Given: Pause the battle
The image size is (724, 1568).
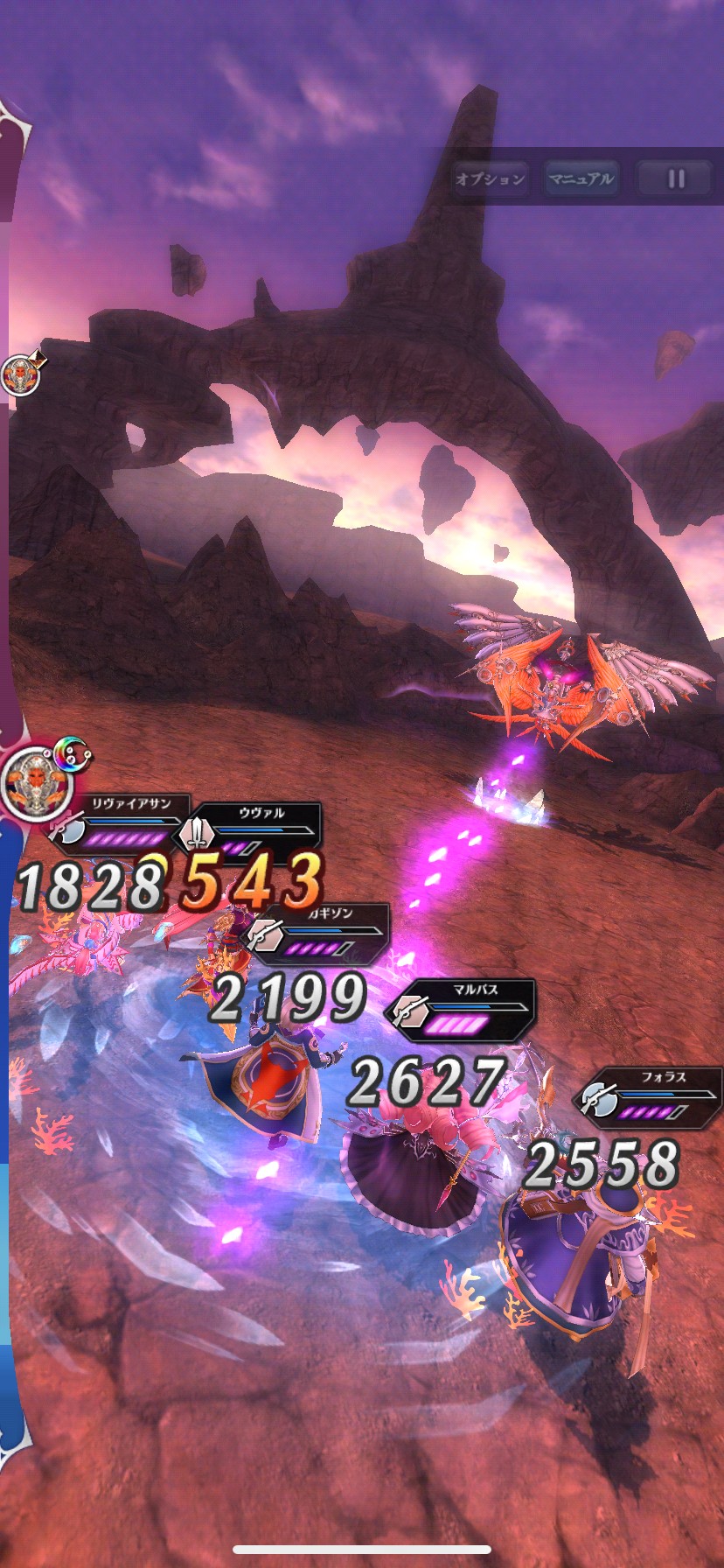Looking at the screenshot, I should 675,179.
